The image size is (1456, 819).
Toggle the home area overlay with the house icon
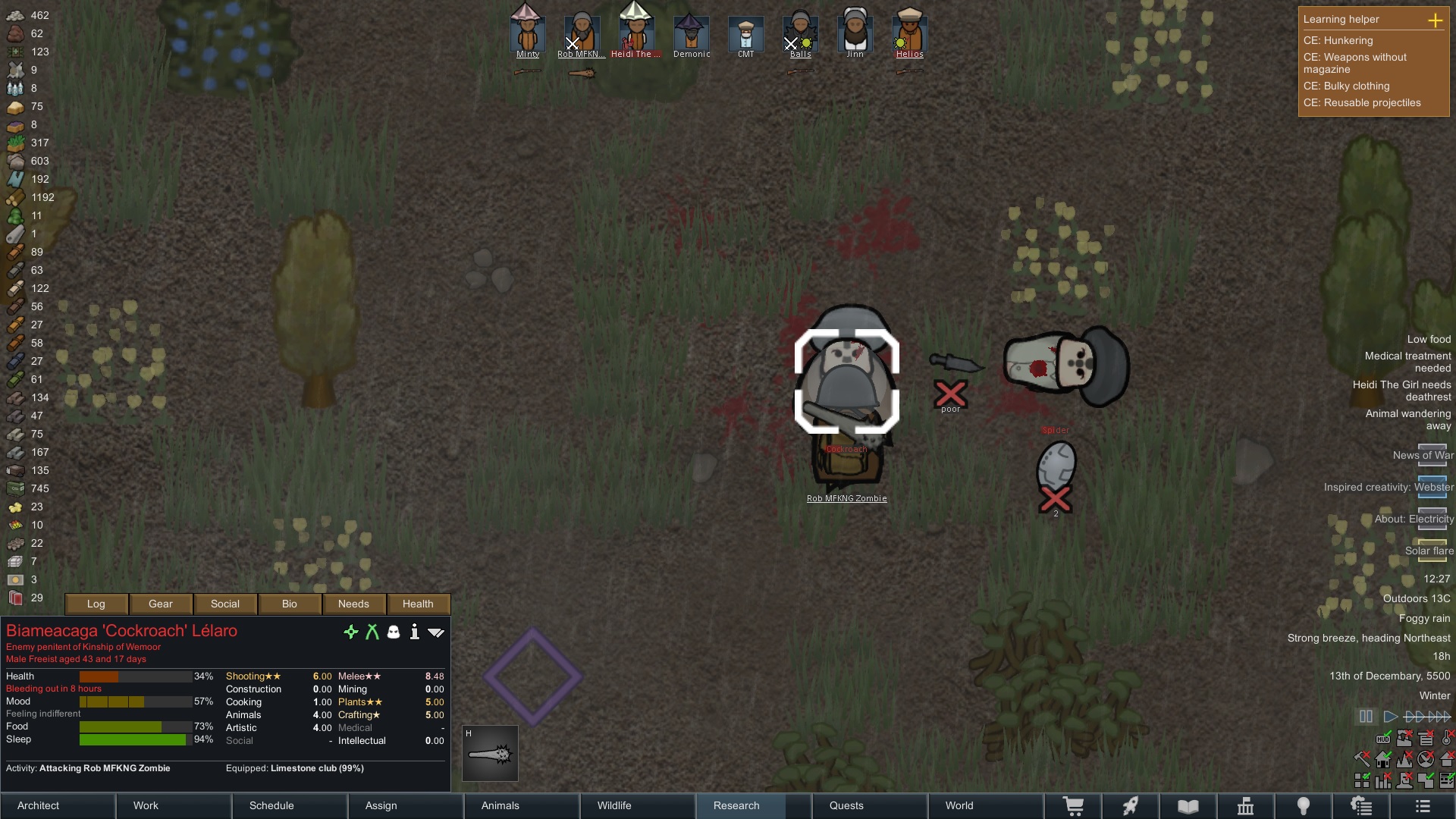point(1383,758)
